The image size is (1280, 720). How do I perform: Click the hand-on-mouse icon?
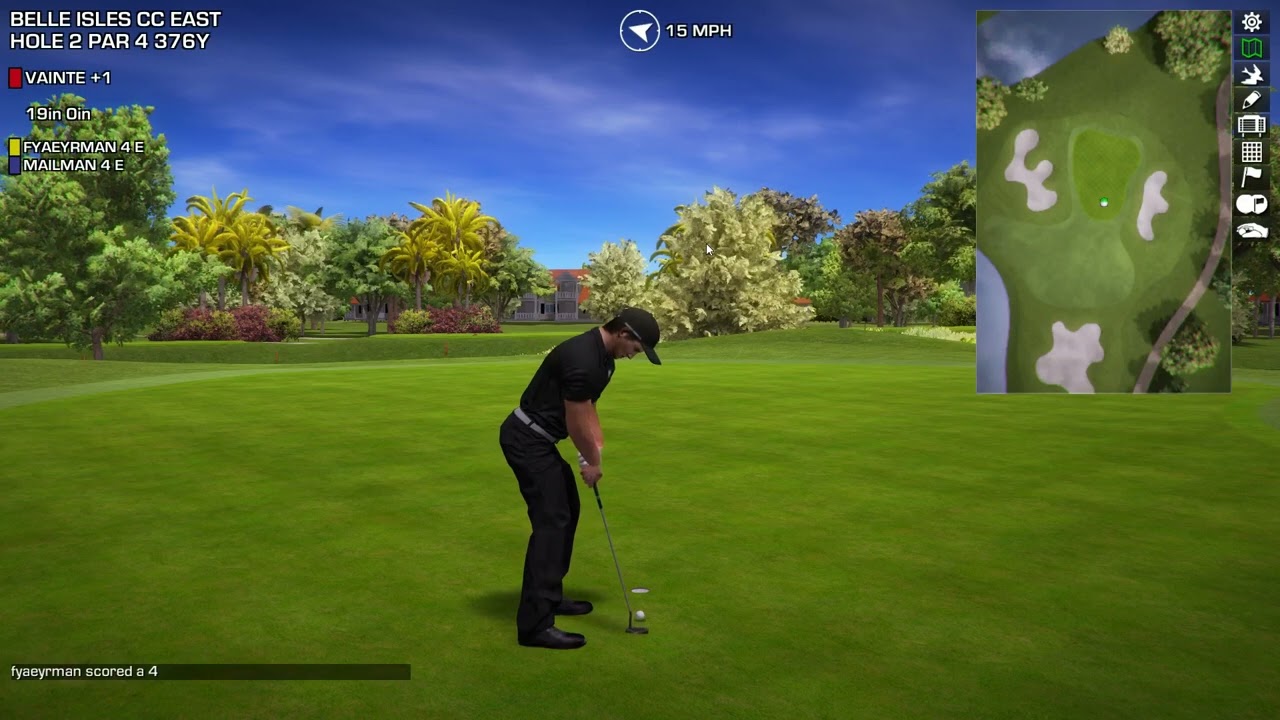pos(1252,231)
